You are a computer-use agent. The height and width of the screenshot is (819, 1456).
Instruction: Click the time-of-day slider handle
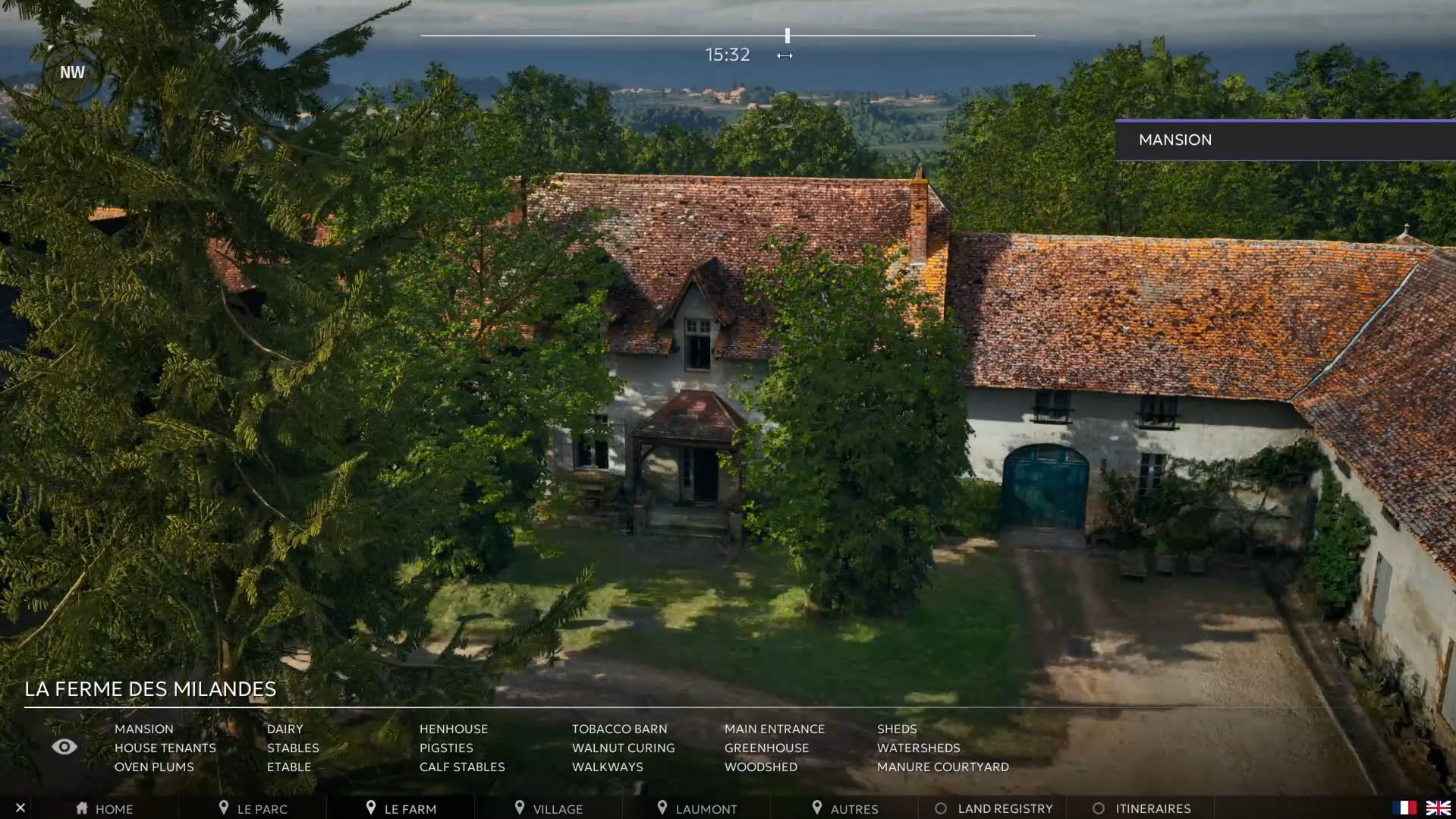pyautogui.click(x=788, y=36)
